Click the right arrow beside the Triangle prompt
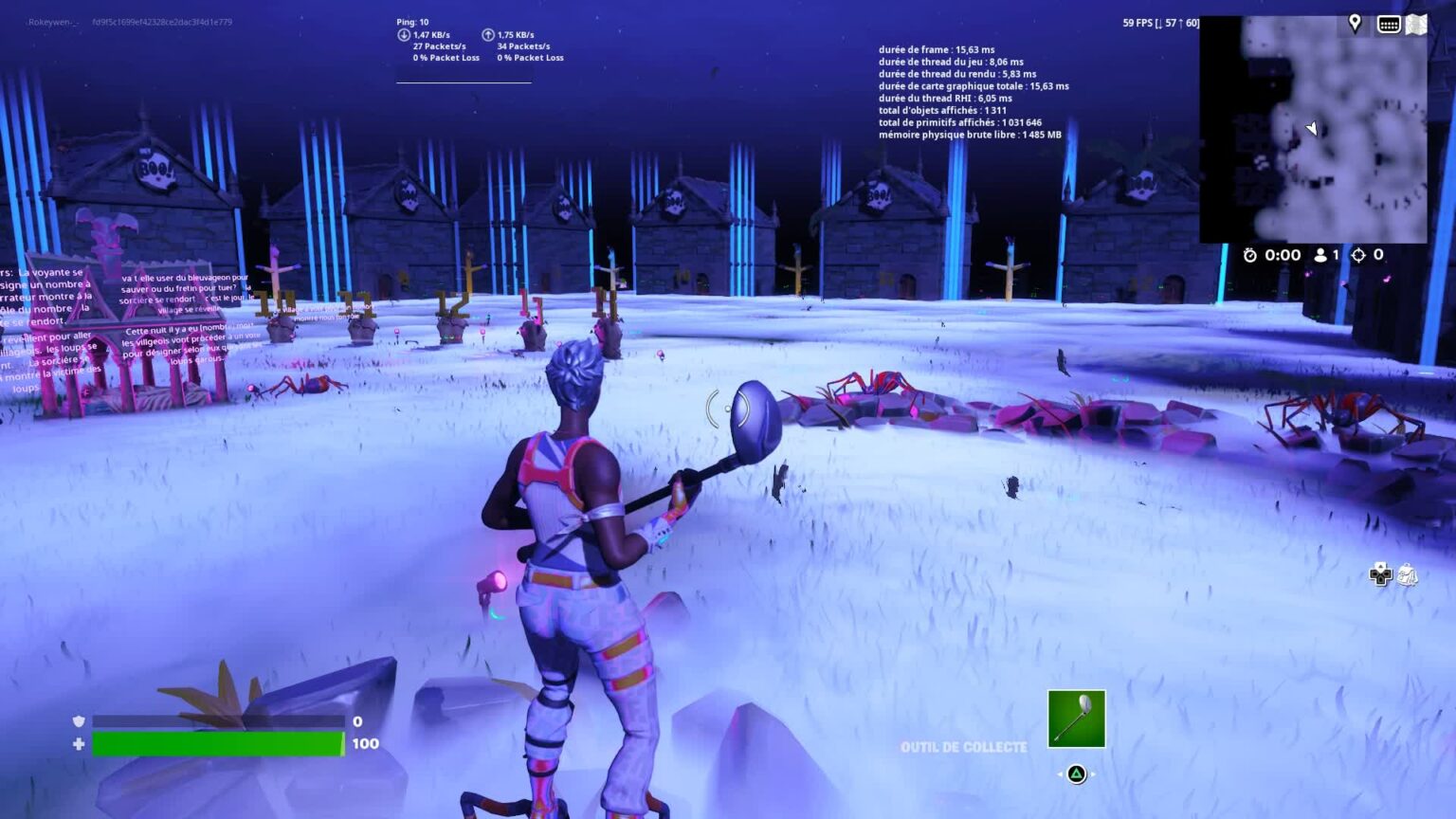1456x819 pixels. pos(1094,773)
